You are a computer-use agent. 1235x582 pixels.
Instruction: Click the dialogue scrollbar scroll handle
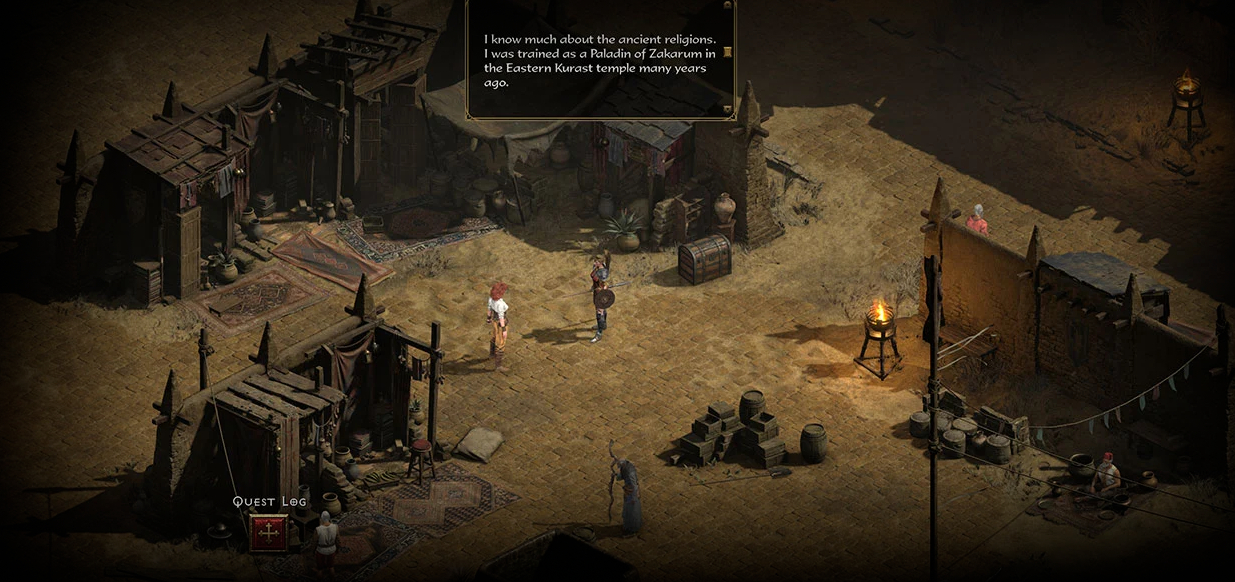point(727,52)
